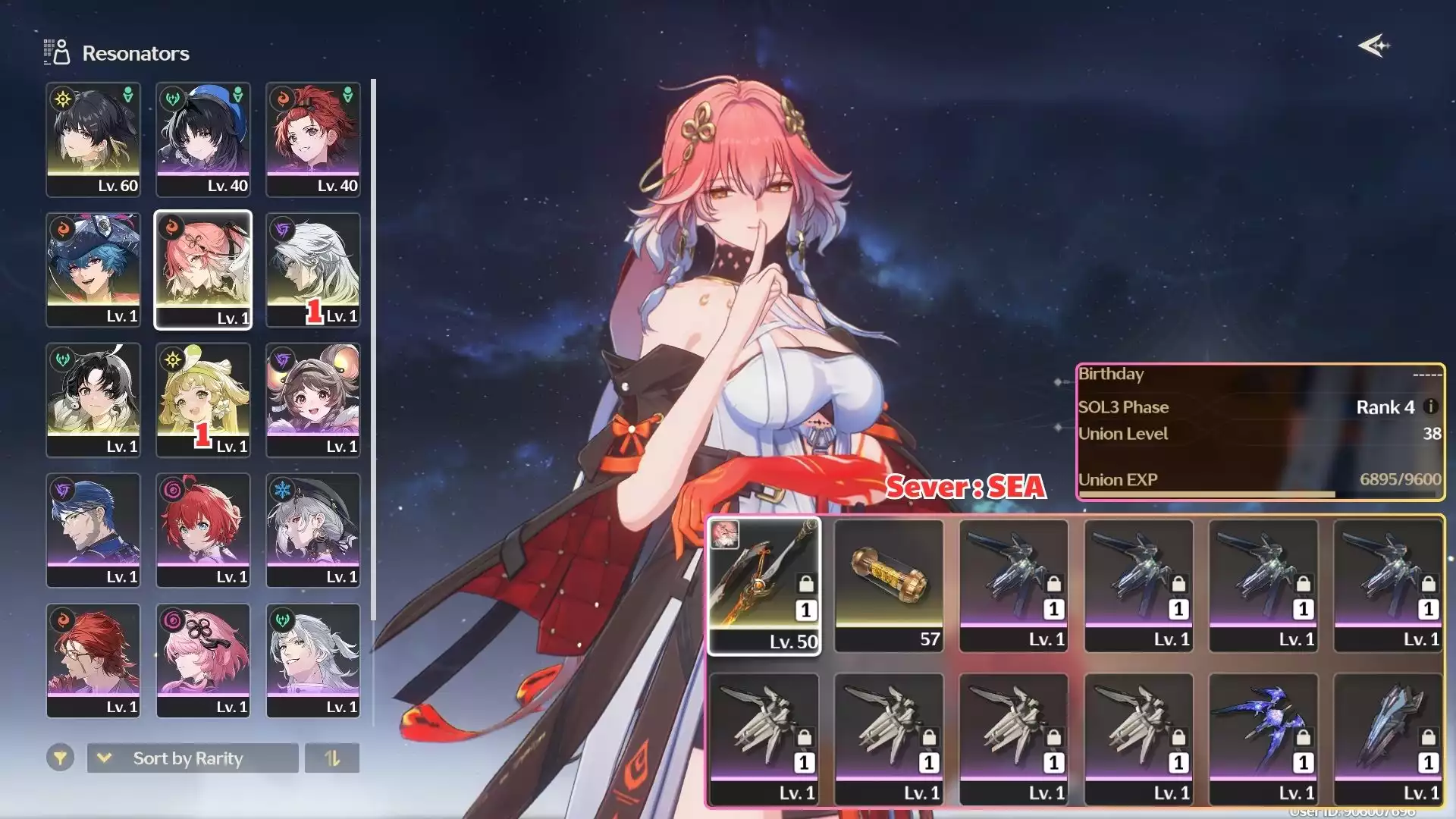
Task: Select the level 60 black-haired resonator
Action: pyautogui.click(x=93, y=140)
